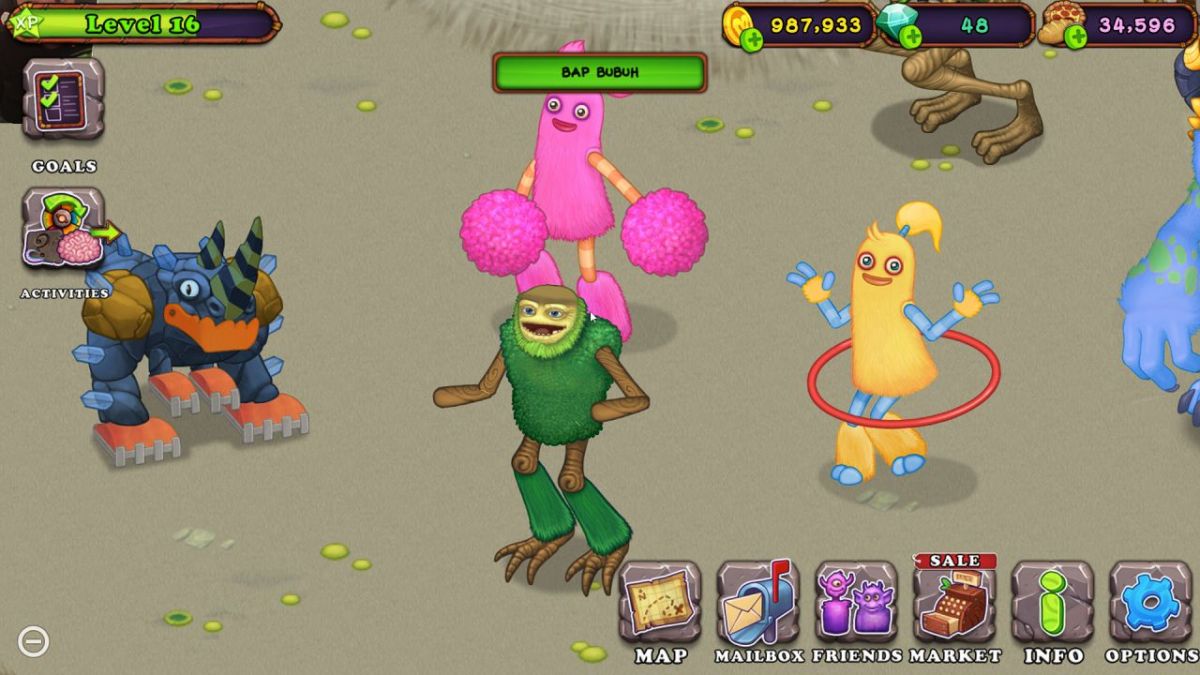The width and height of the screenshot is (1200, 675).
Task: Select the Bap Bubuh name label
Action: 600,73
